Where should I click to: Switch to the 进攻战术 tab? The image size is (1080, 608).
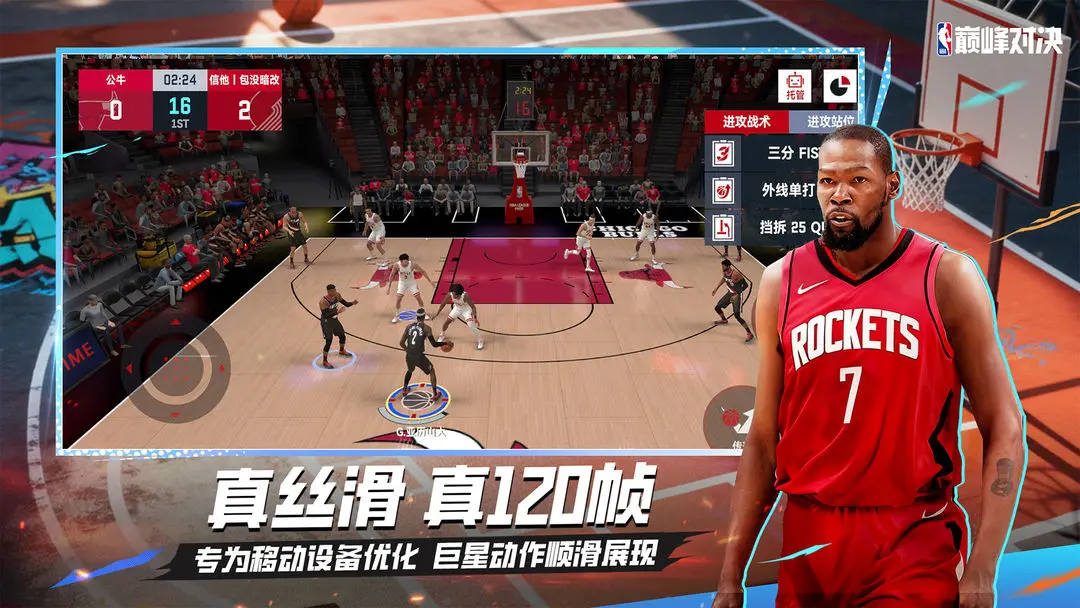(747, 121)
